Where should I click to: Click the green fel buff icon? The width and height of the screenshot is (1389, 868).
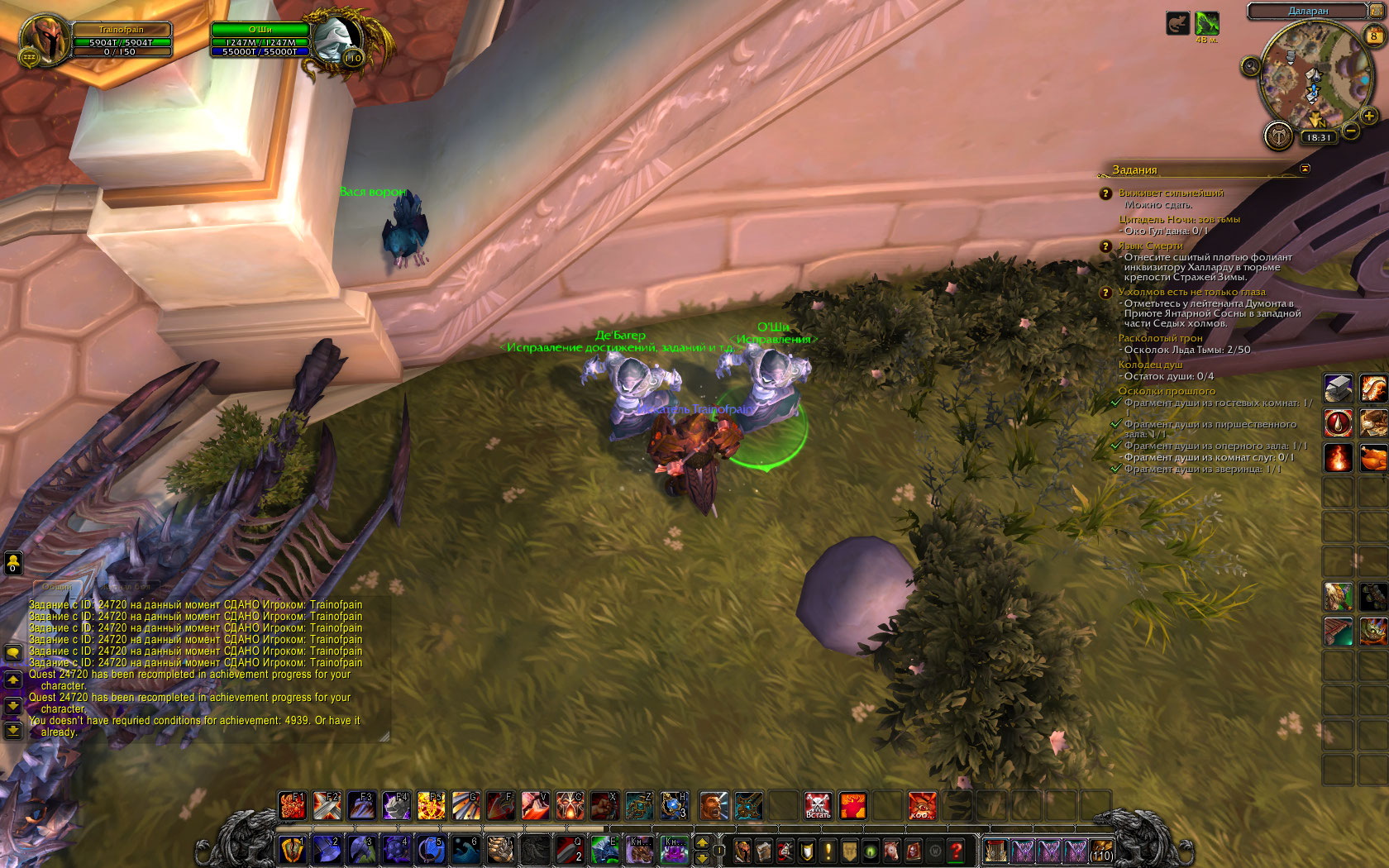[x=1206, y=23]
